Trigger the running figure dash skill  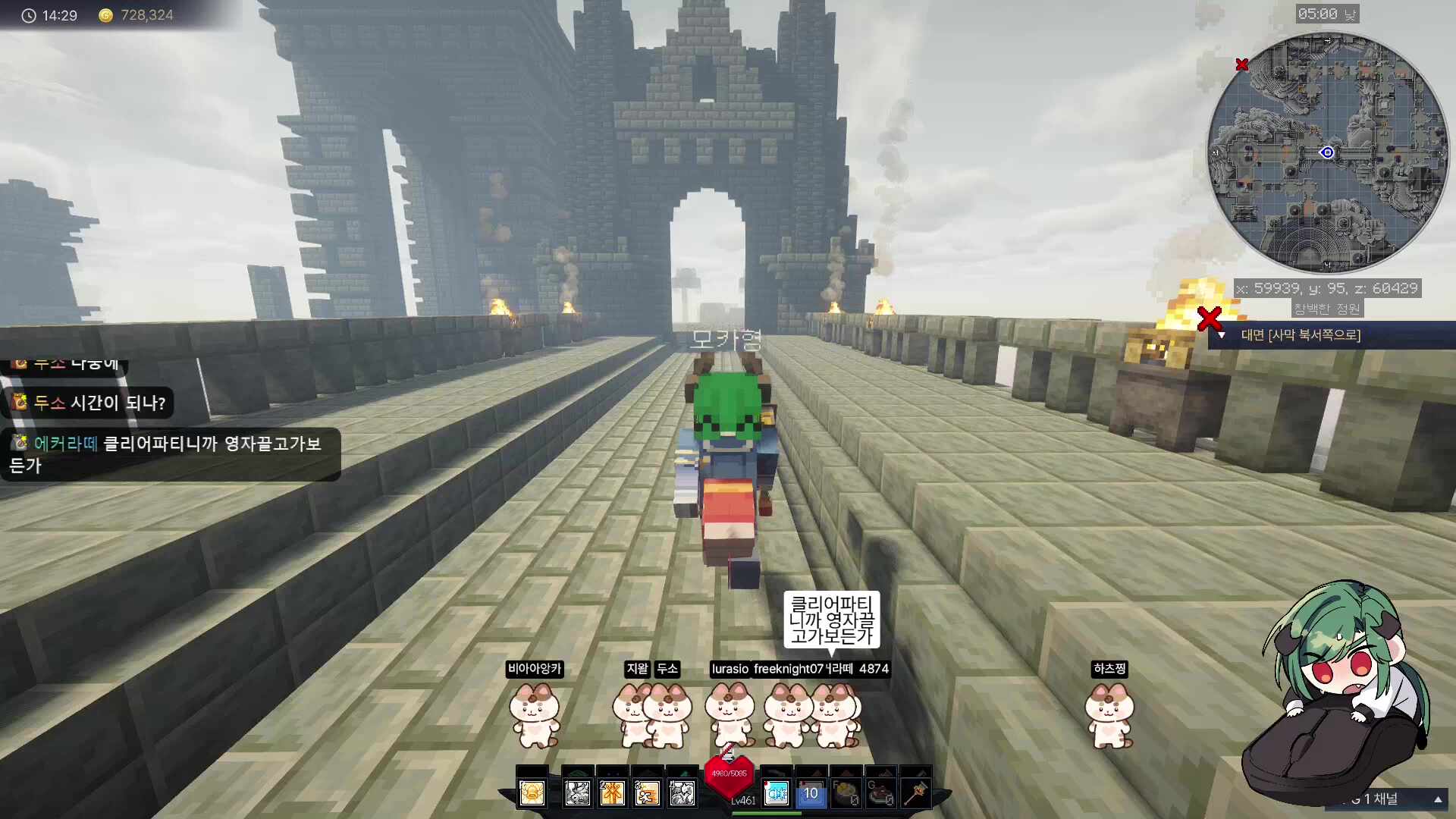[x=648, y=793]
